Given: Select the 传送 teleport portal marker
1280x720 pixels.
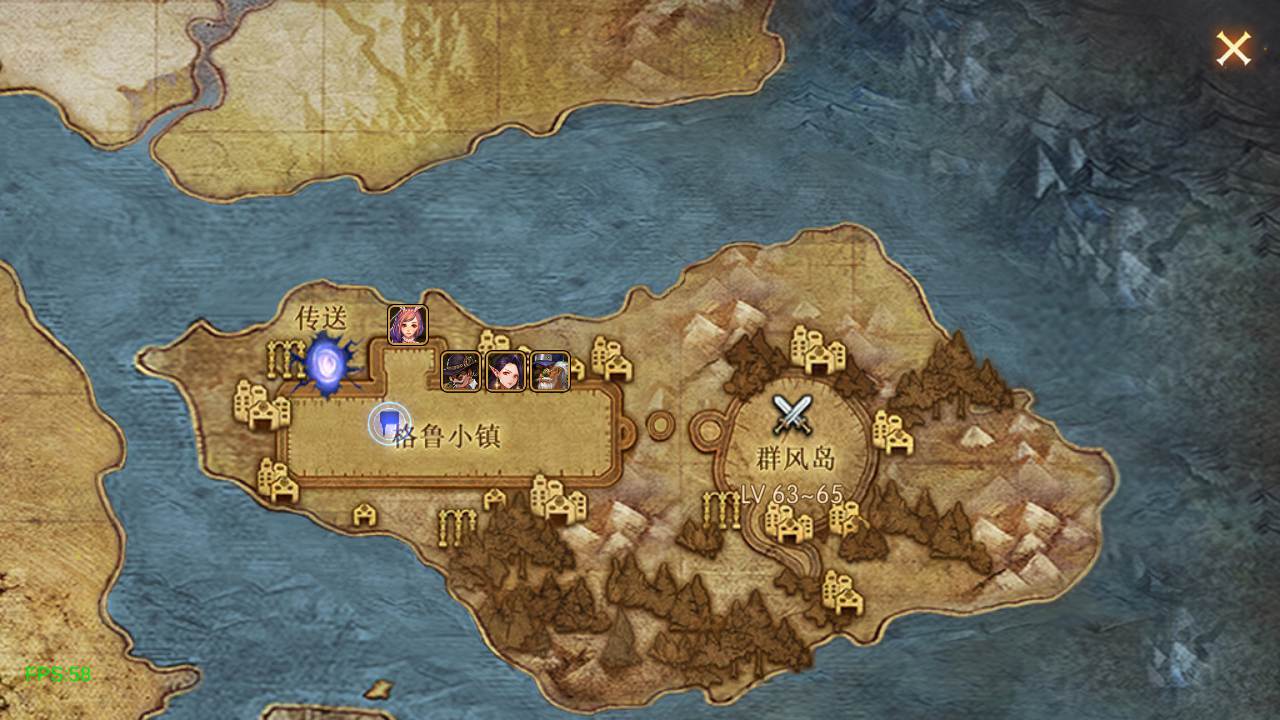Looking at the screenshot, I should tap(327, 365).
